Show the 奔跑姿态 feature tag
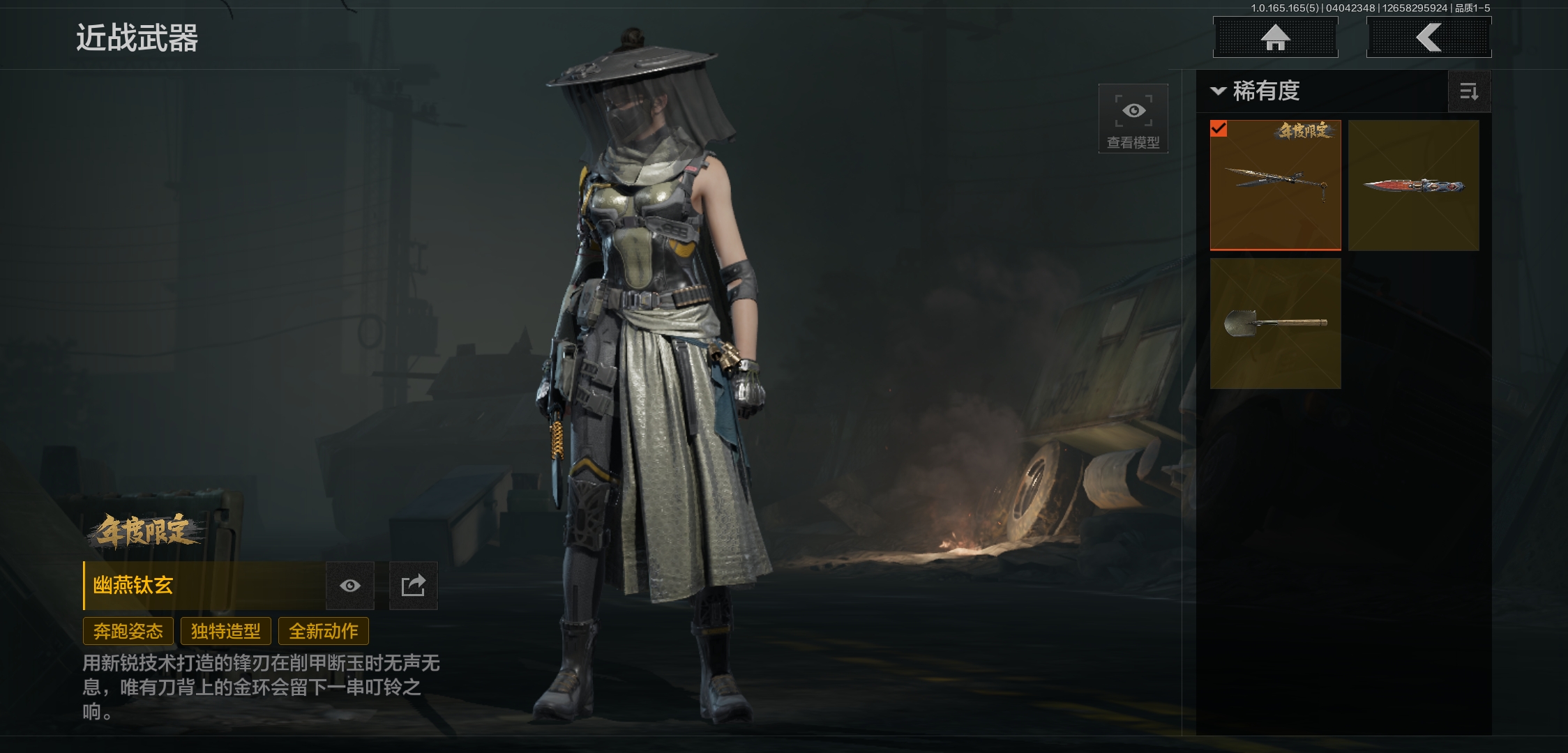Viewport: 1568px width, 753px height. 128,632
